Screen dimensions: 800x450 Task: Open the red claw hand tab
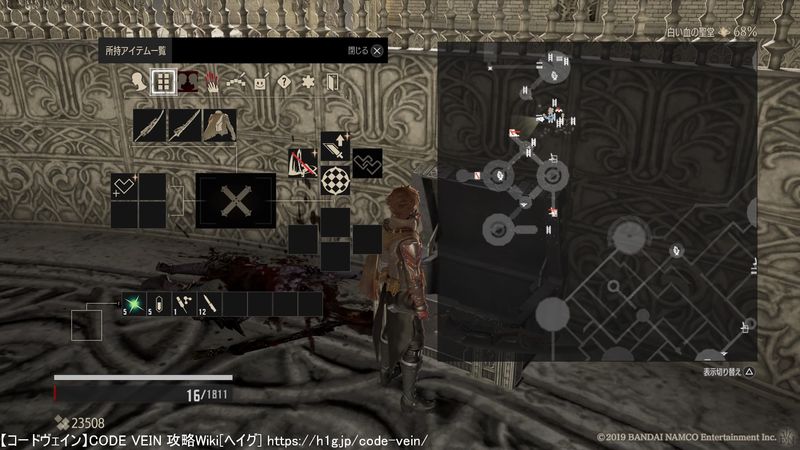click(212, 82)
